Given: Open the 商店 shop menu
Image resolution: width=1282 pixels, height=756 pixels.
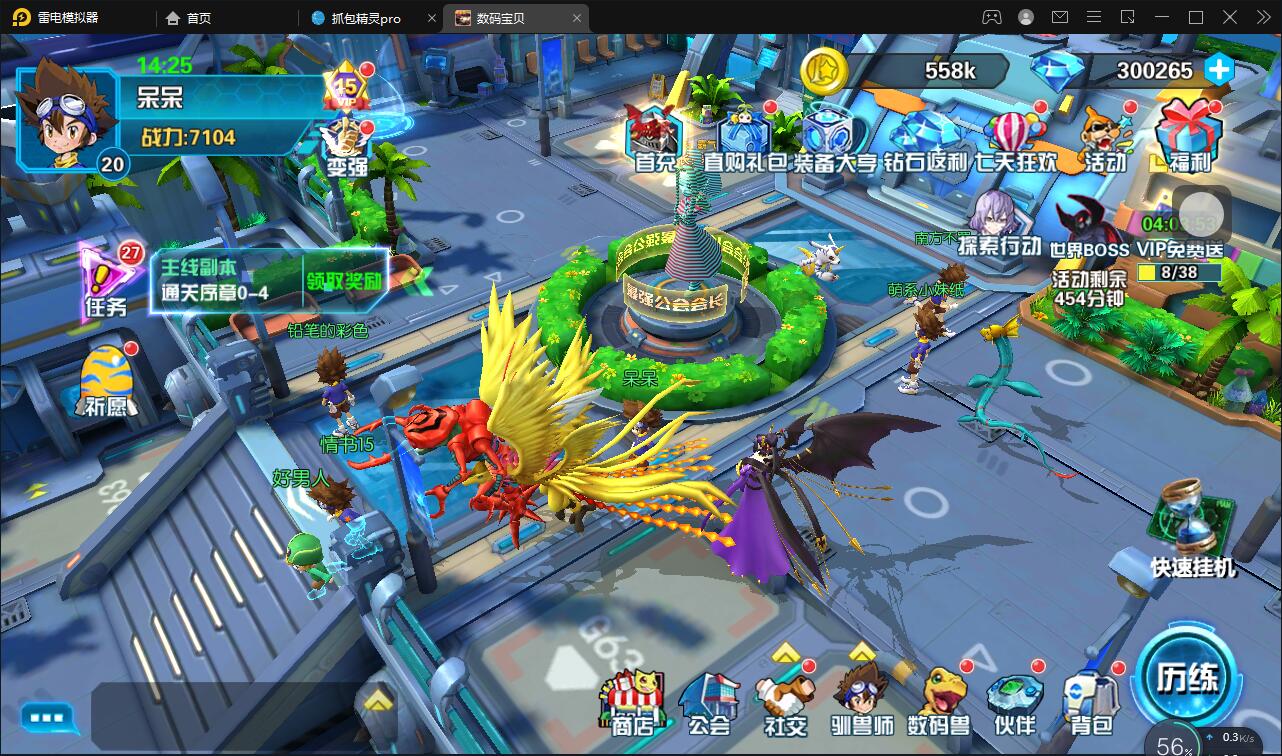Looking at the screenshot, I should click(632, 701).
